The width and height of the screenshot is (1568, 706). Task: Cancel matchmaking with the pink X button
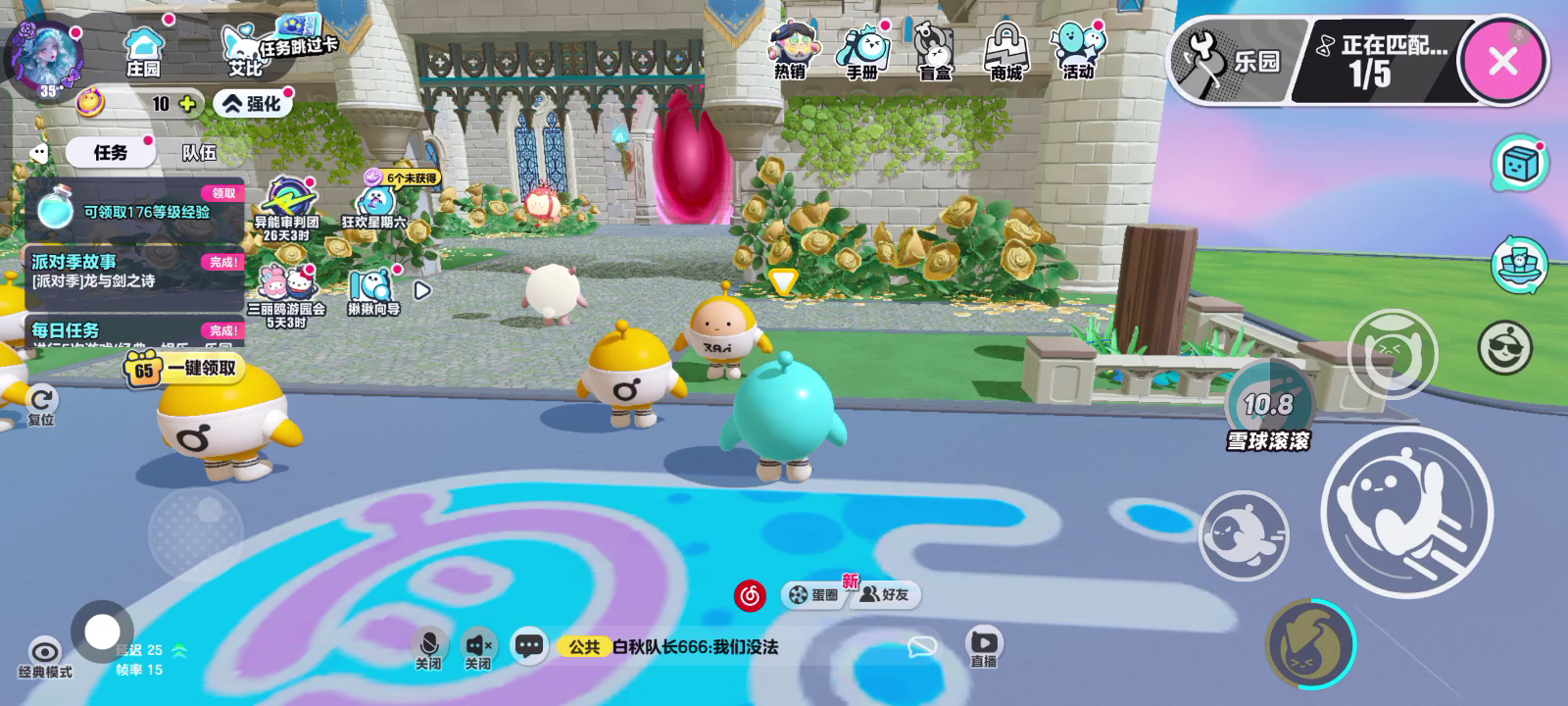[1502, 61]
